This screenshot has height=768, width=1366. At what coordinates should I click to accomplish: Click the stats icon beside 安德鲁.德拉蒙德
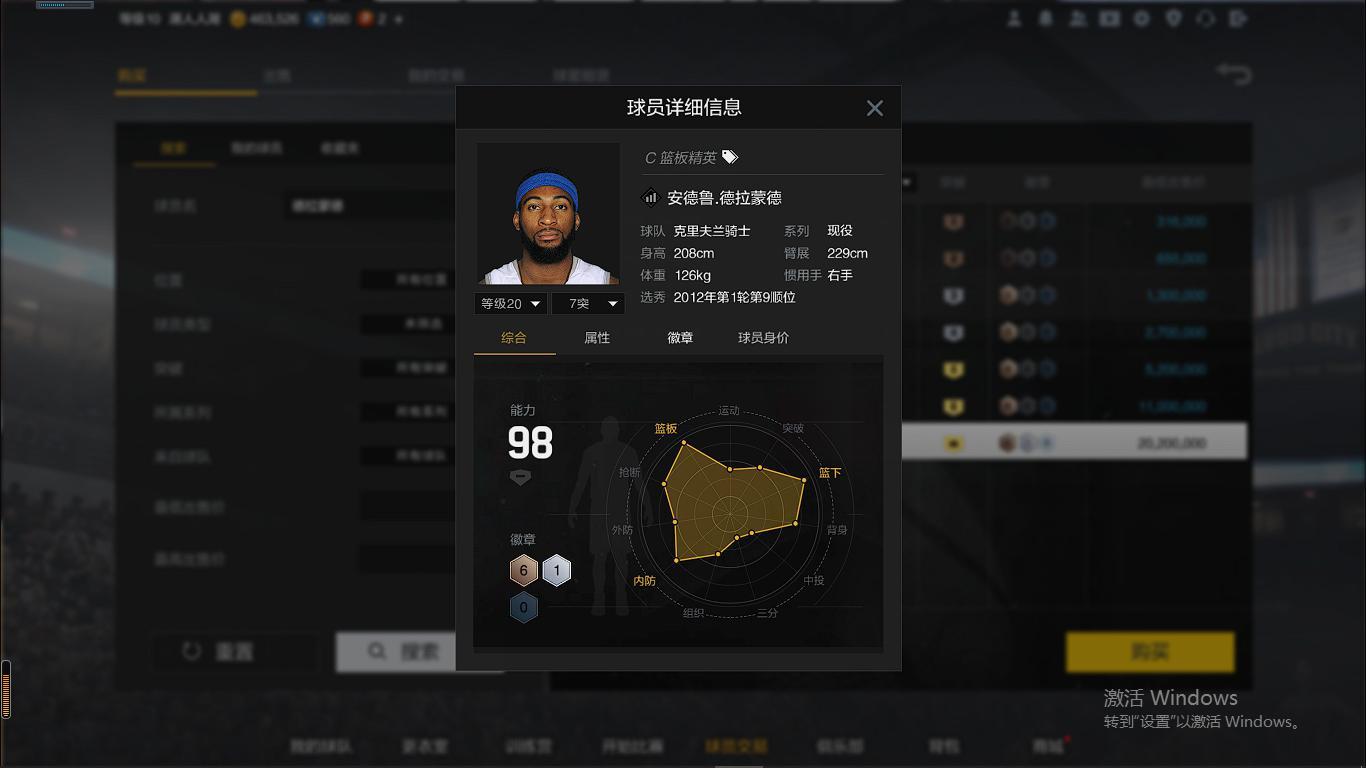click(651, 197)
